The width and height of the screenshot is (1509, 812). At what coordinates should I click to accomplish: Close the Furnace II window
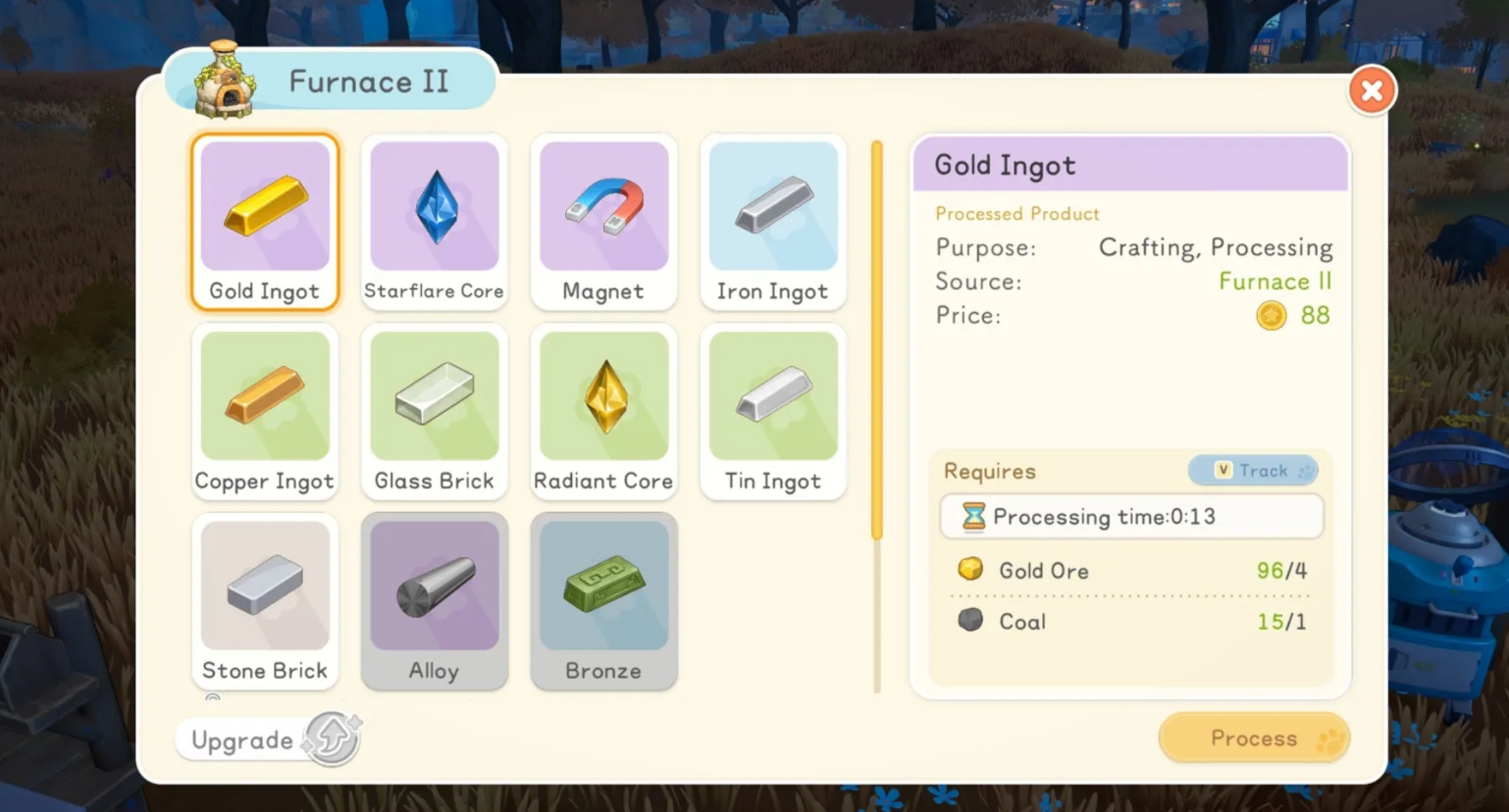(x=1372, y=91)
